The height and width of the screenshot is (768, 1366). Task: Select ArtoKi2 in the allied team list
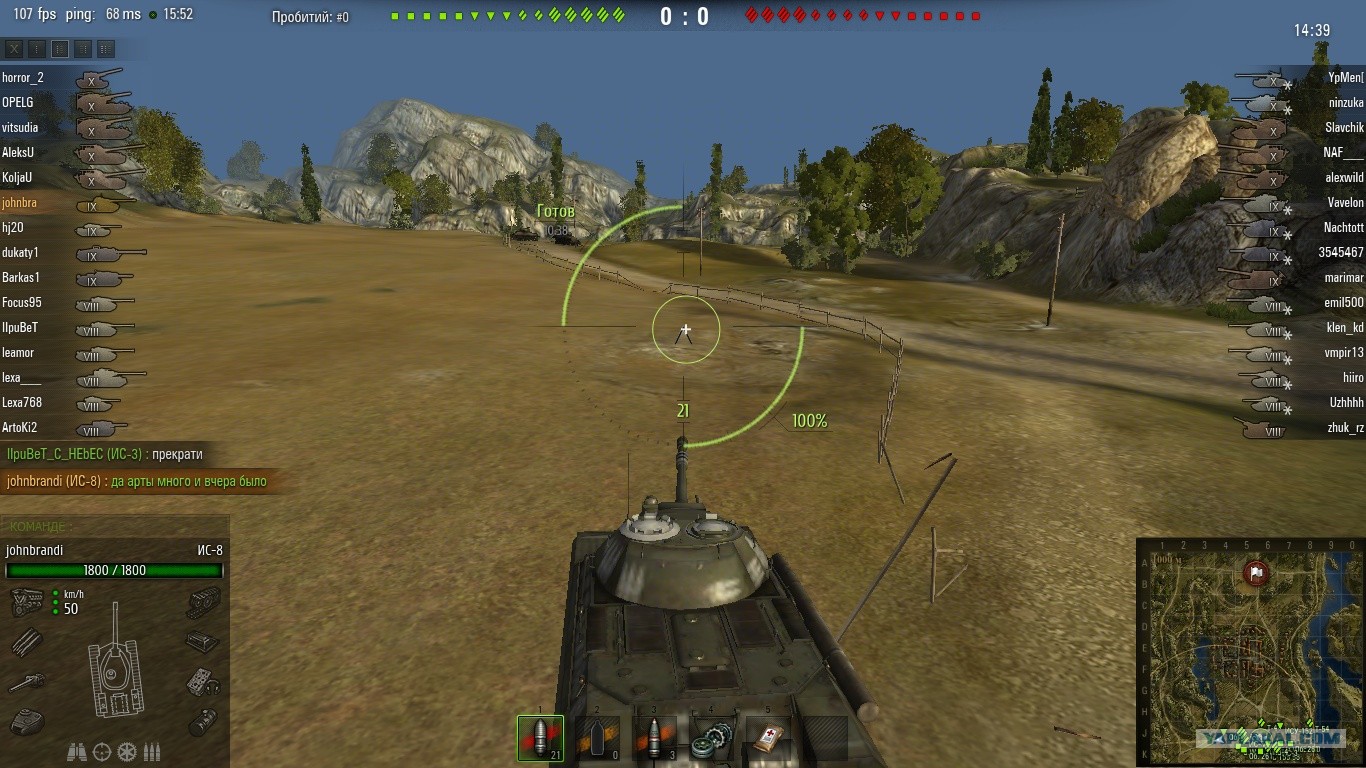click(20, 428)
